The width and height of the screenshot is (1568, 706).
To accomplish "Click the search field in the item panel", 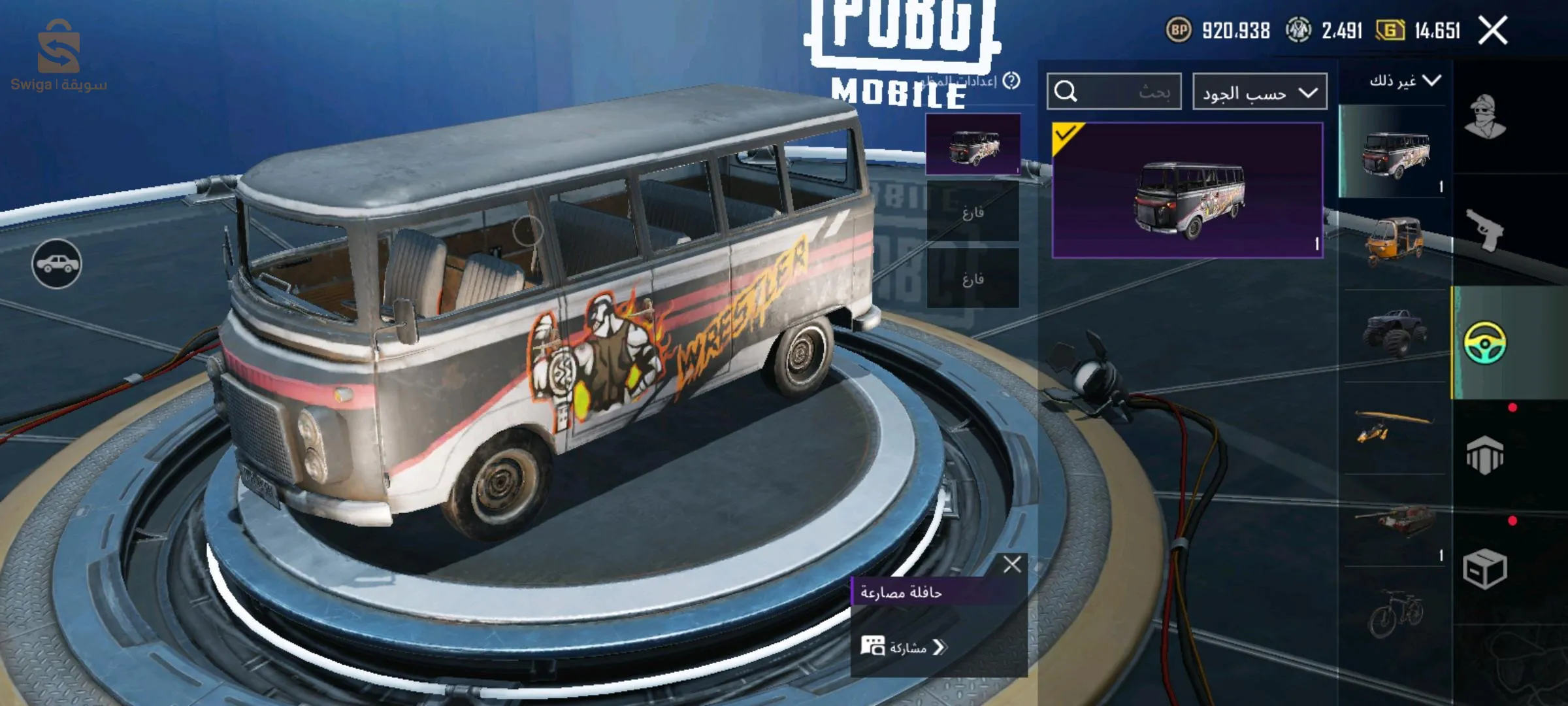I will click(x=1114, y=92).
